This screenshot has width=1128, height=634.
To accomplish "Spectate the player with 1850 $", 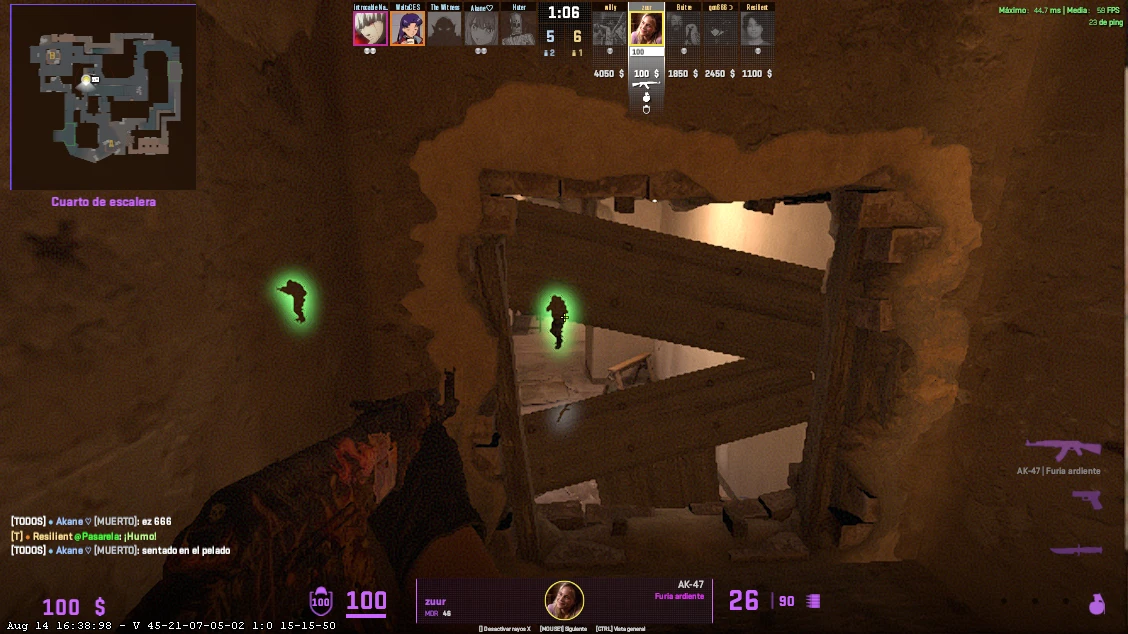I will (x=683, y=28).
